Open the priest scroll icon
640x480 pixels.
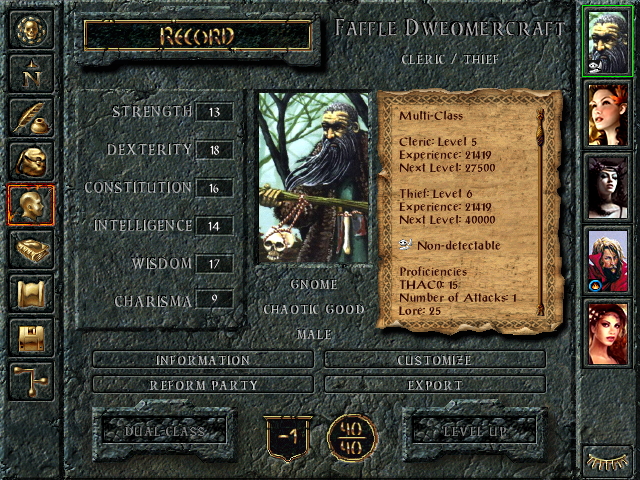click(x=29, y=293)
